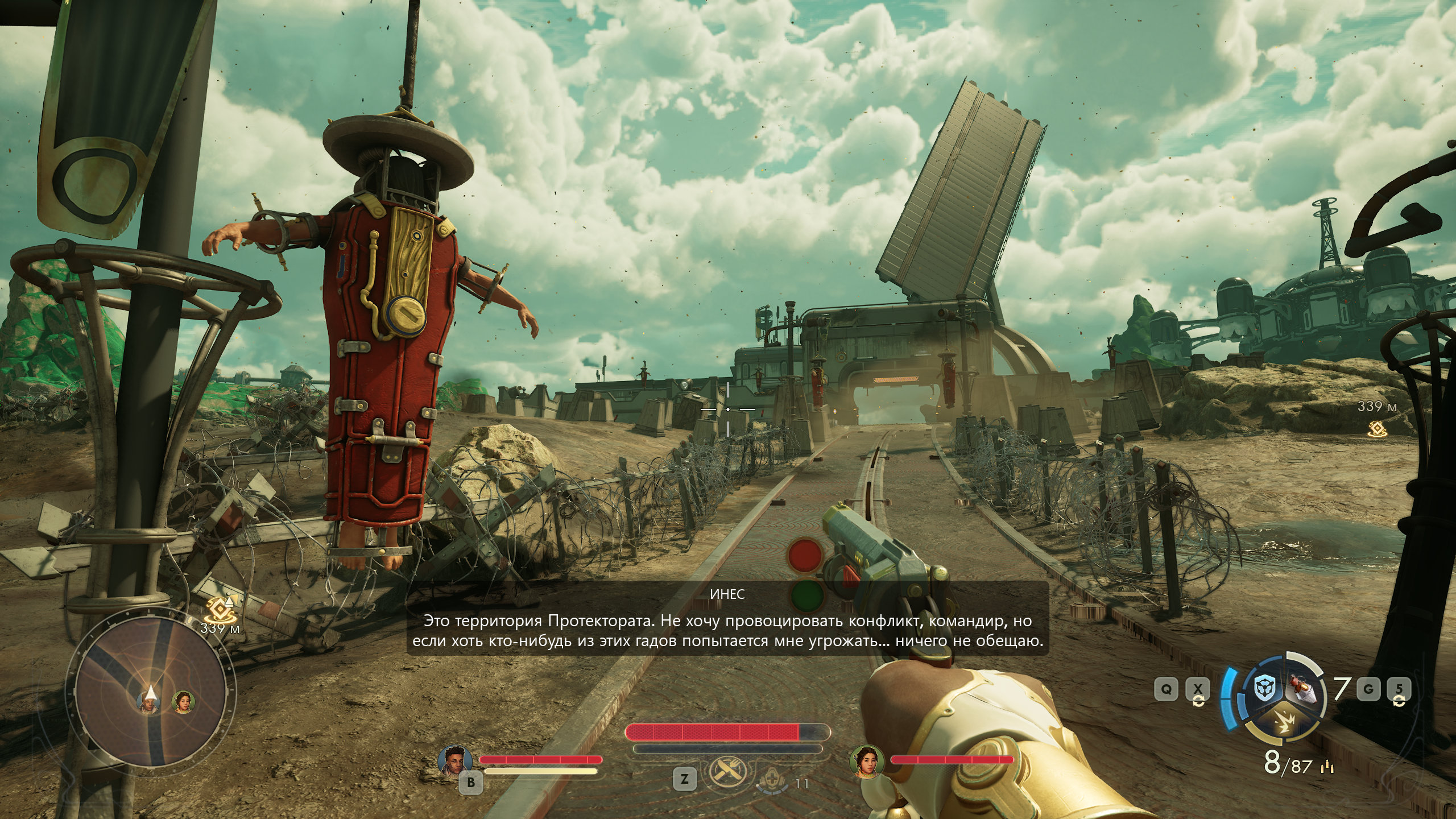Select the quest marker with elevation arrow
The height and width of the screenshot is (819, 1456).
[x=219, y=609]
